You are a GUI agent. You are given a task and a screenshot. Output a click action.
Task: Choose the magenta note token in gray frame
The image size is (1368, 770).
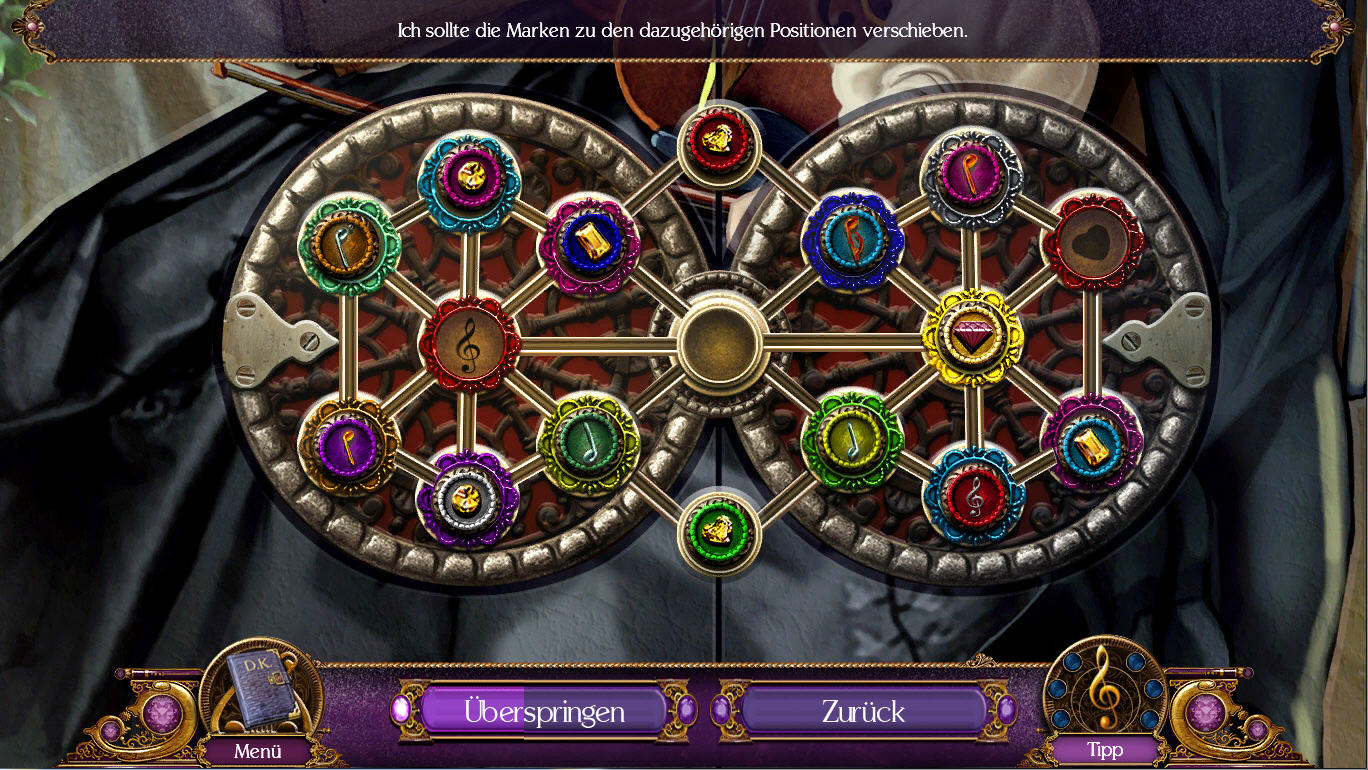[970, 177]
